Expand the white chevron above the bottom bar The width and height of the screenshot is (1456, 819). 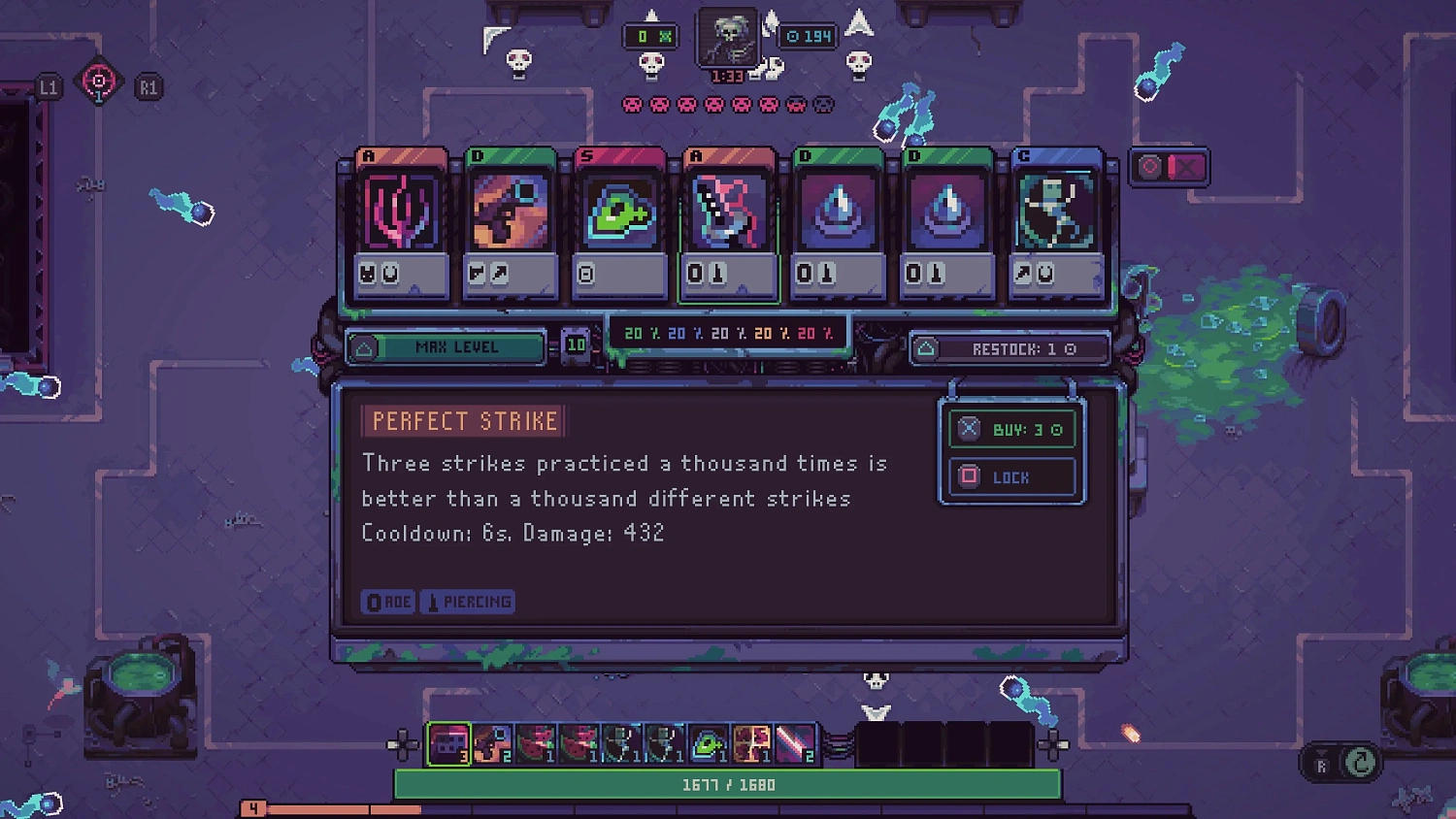[x=878, y=711]
